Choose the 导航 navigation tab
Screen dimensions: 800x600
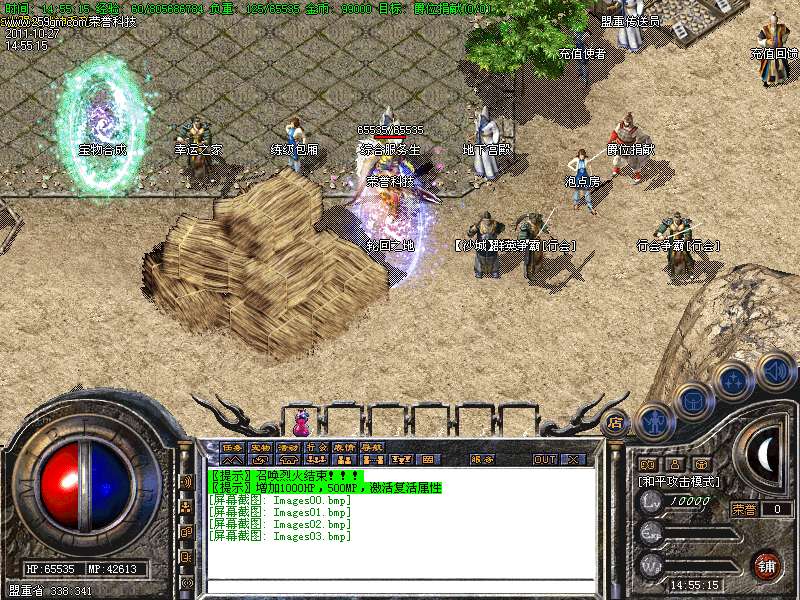(372, 447)
